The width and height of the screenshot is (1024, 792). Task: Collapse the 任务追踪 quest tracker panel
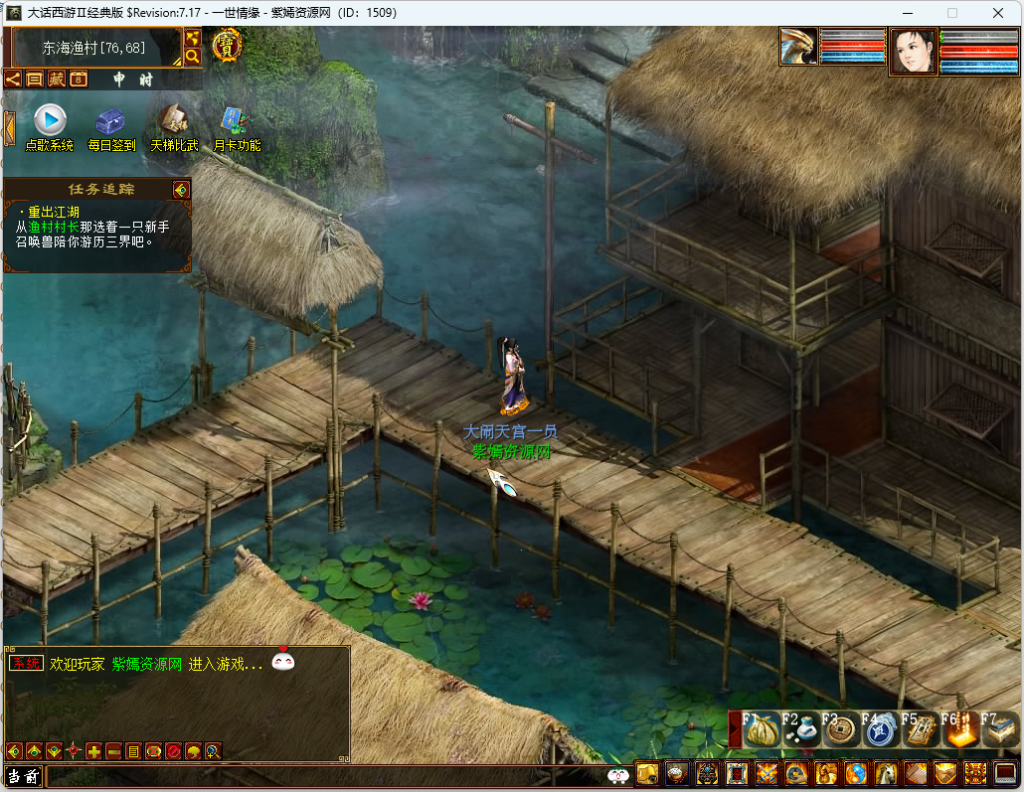180,189
